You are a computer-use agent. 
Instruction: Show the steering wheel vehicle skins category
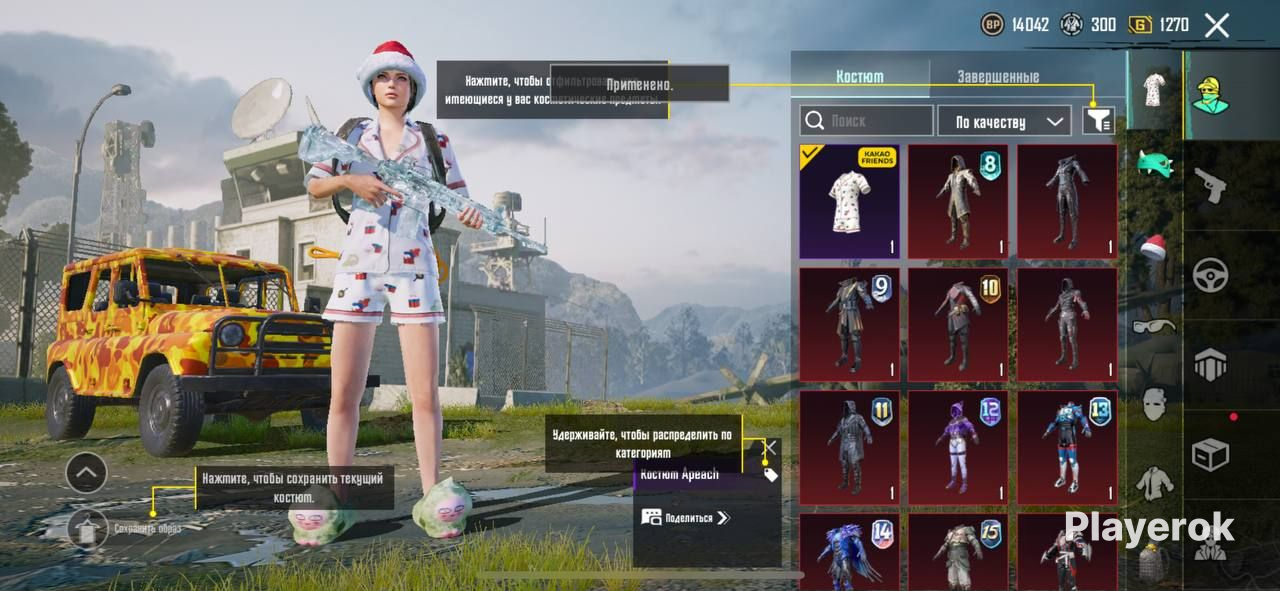[1210, 274]
